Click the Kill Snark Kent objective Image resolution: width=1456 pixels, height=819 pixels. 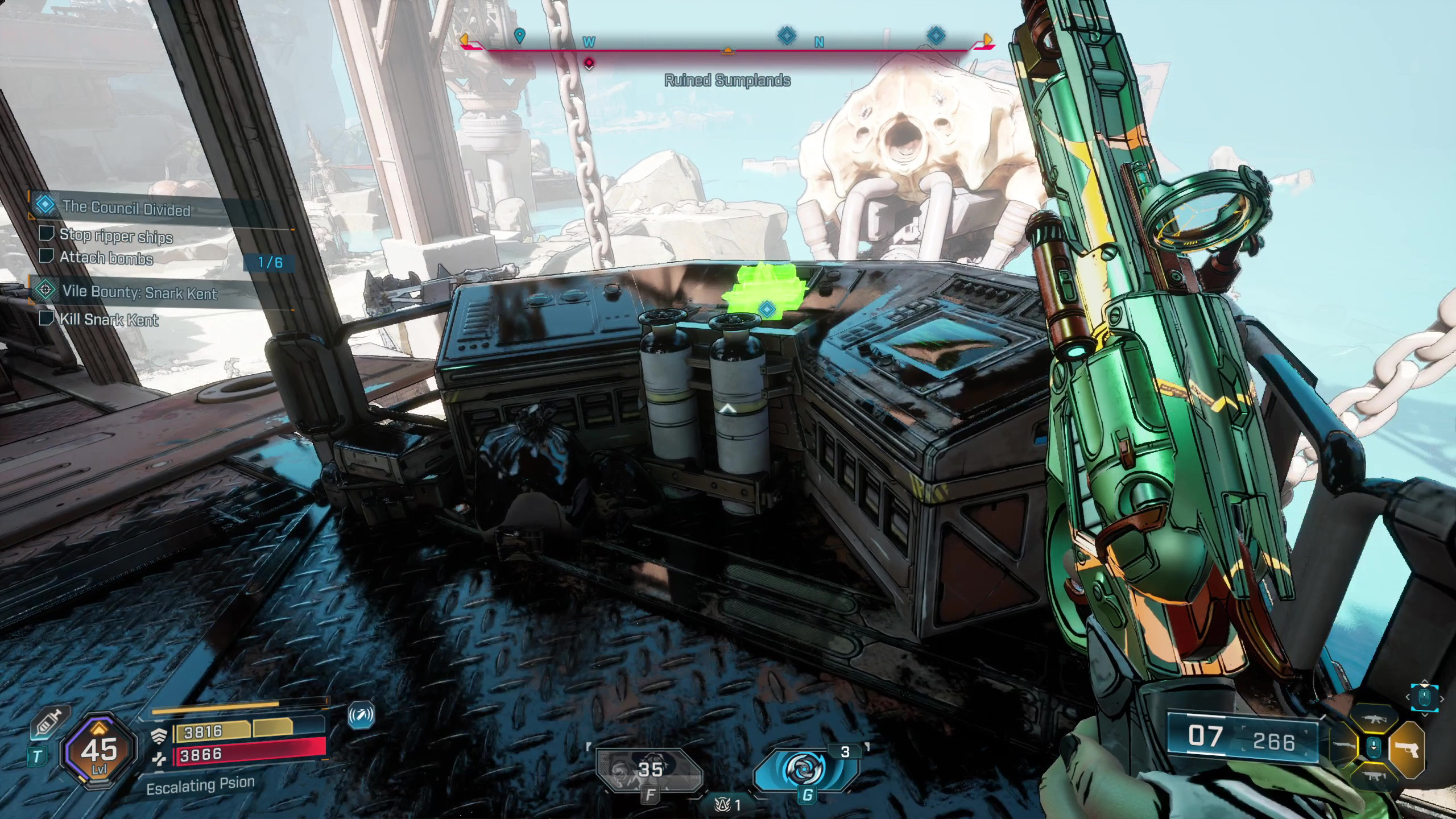(109, 320)
